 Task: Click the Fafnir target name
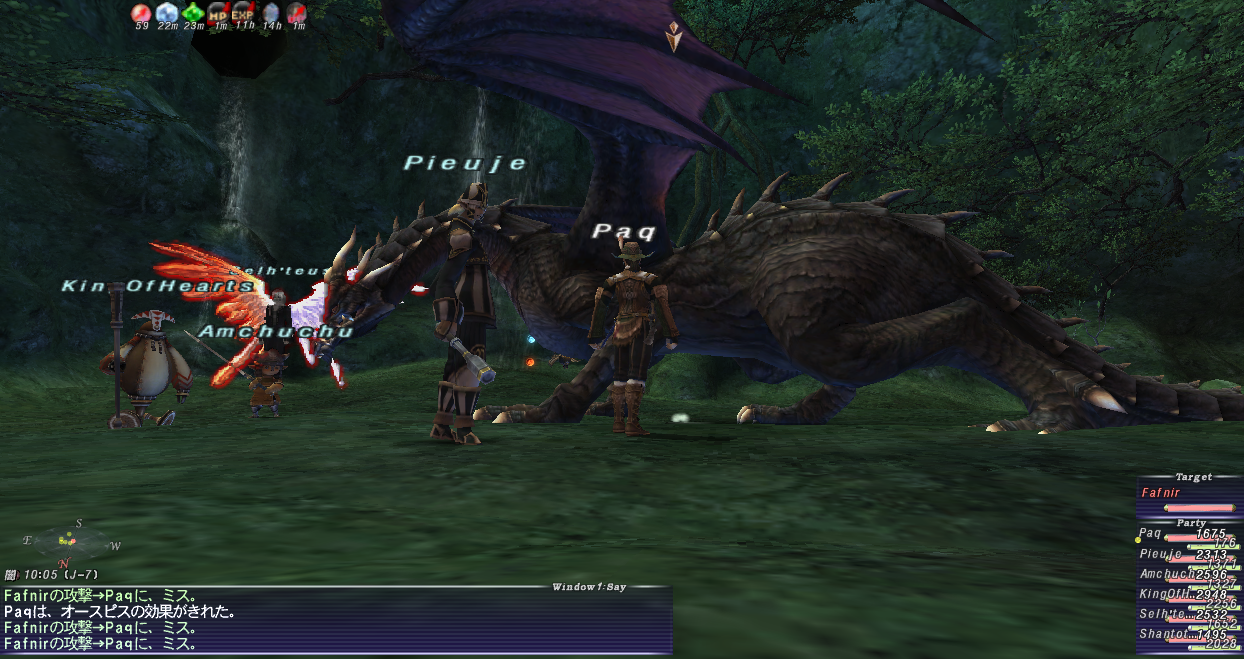(1161, 493)
